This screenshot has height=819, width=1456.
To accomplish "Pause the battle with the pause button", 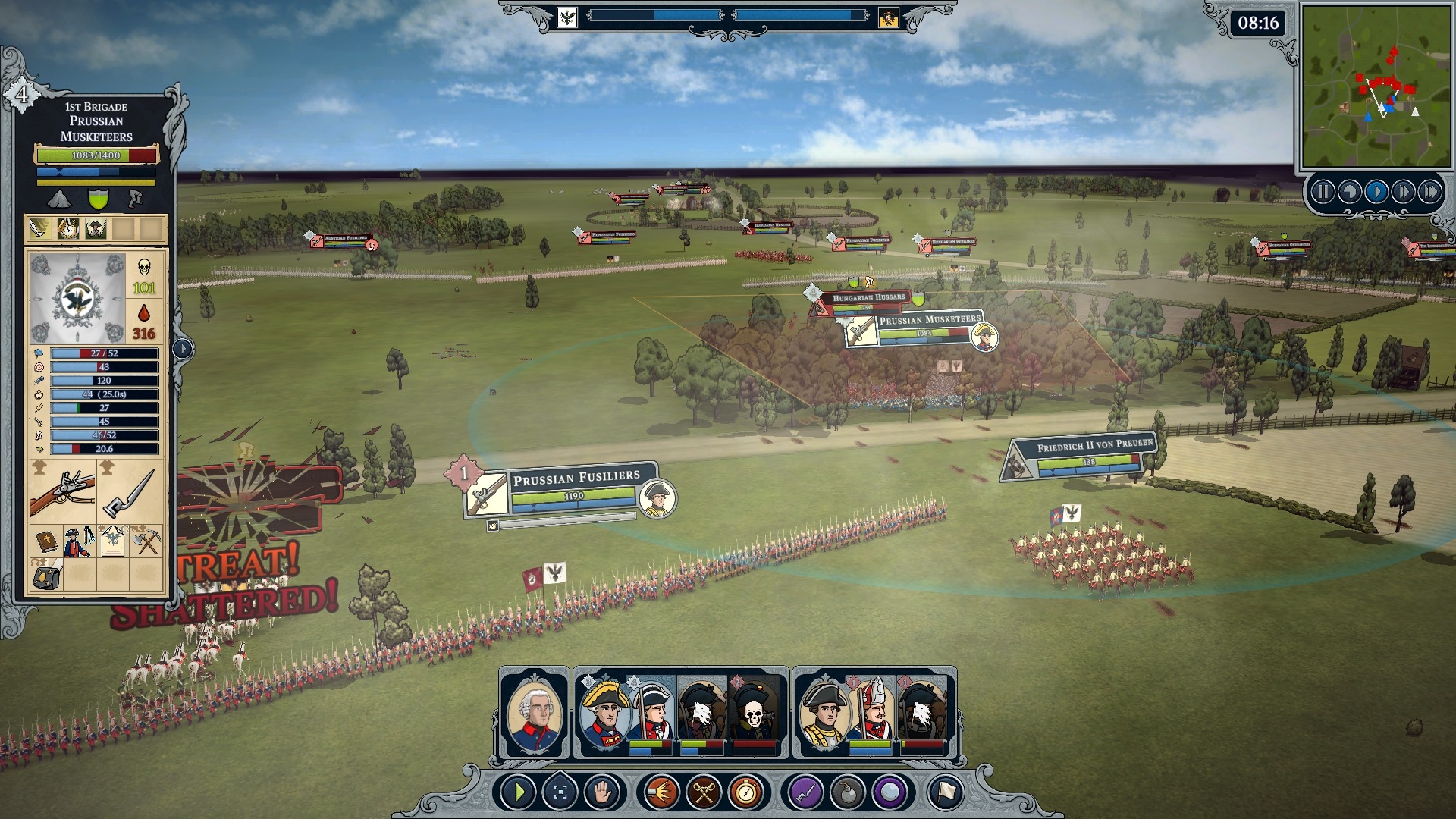I will [1323, 192].
